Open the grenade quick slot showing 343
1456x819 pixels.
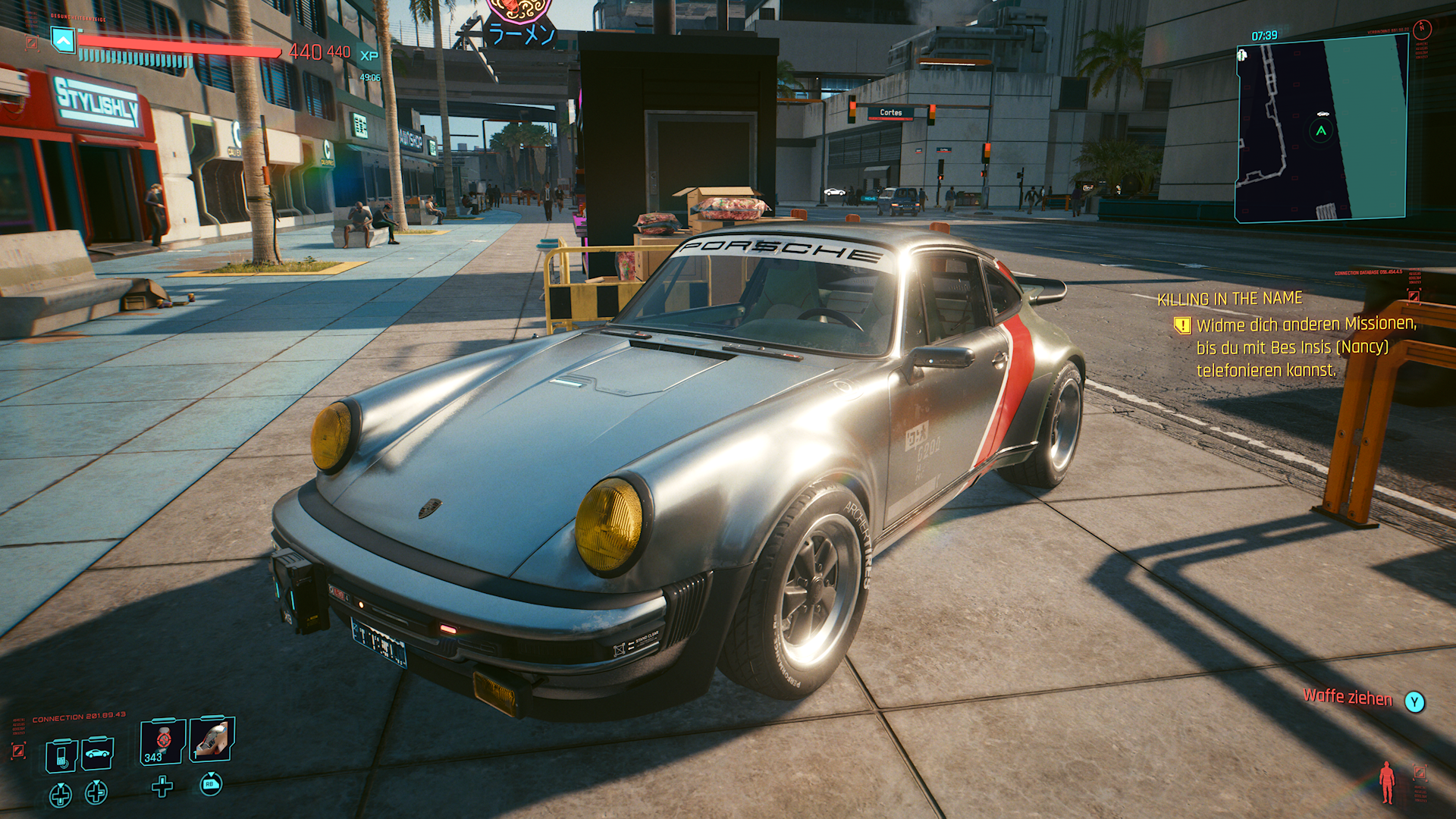[x=162, y=742]
